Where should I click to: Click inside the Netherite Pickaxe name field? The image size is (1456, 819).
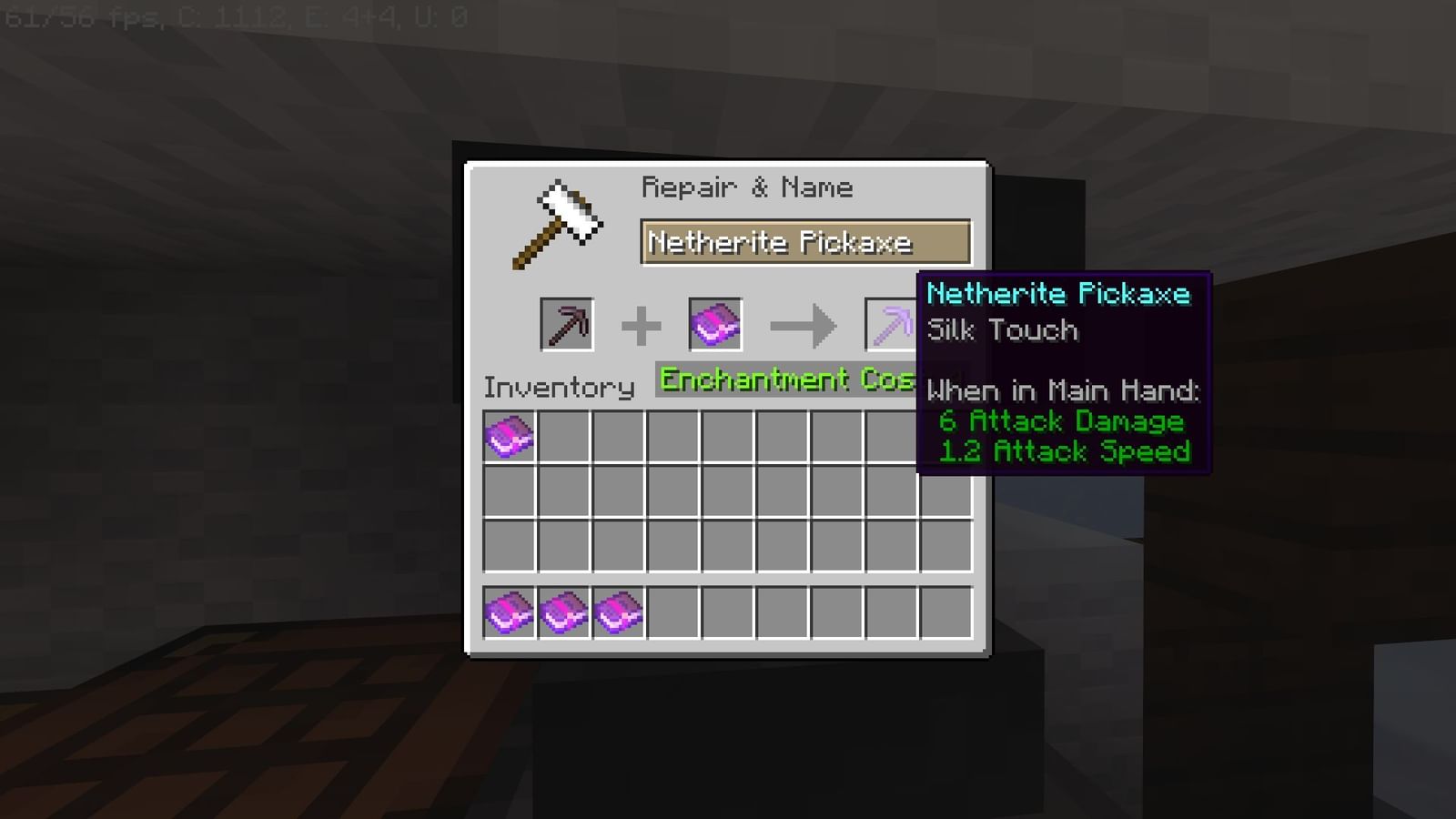pos(805,242)
